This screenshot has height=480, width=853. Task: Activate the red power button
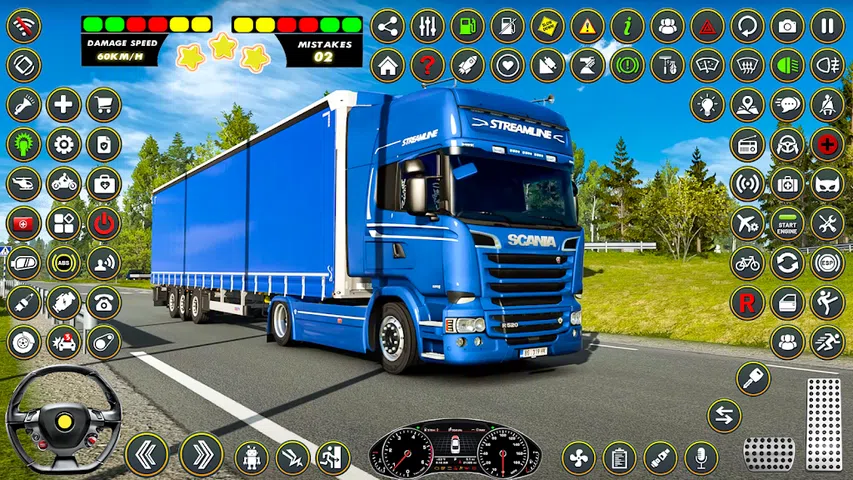point(103,223)
